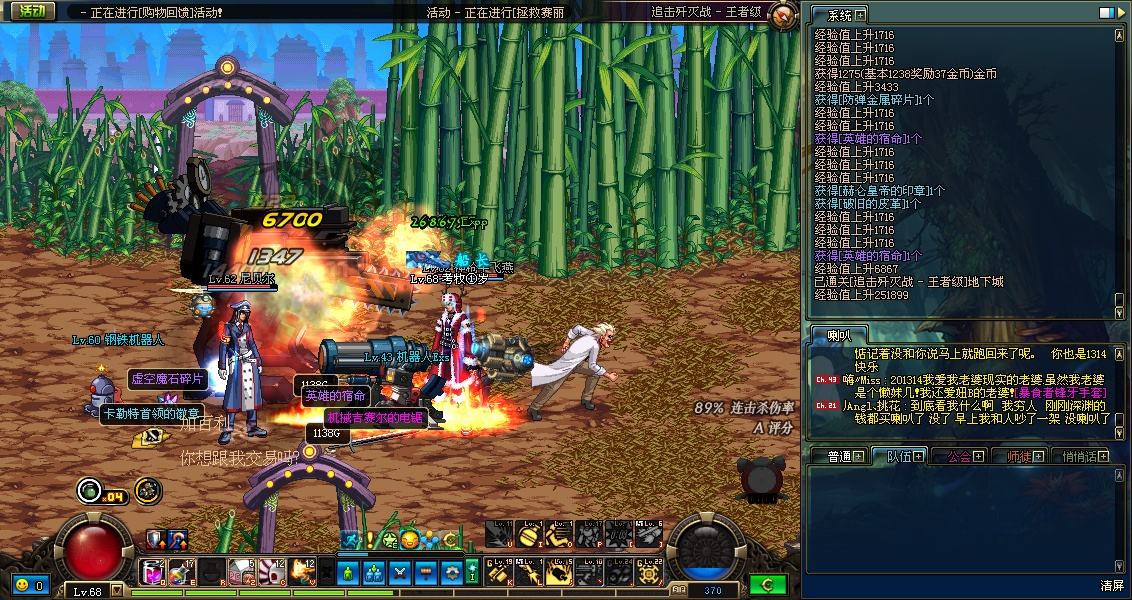Toggle the chat panel size button
This screenshot has height=600, width=1132.
point(1106,13)
